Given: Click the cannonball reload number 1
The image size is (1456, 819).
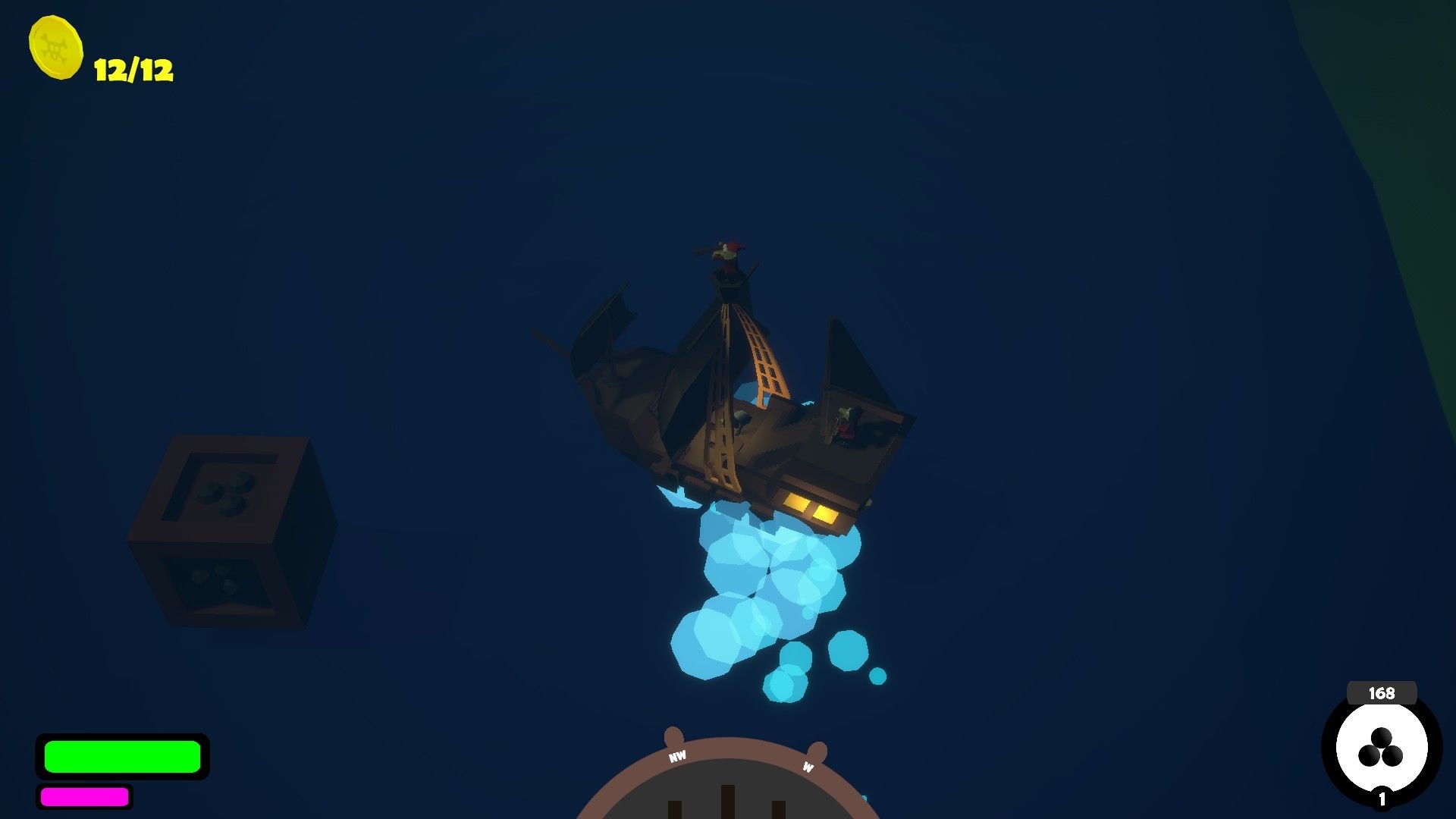Looking at the screenshot, I should (x=1382, y=800).
